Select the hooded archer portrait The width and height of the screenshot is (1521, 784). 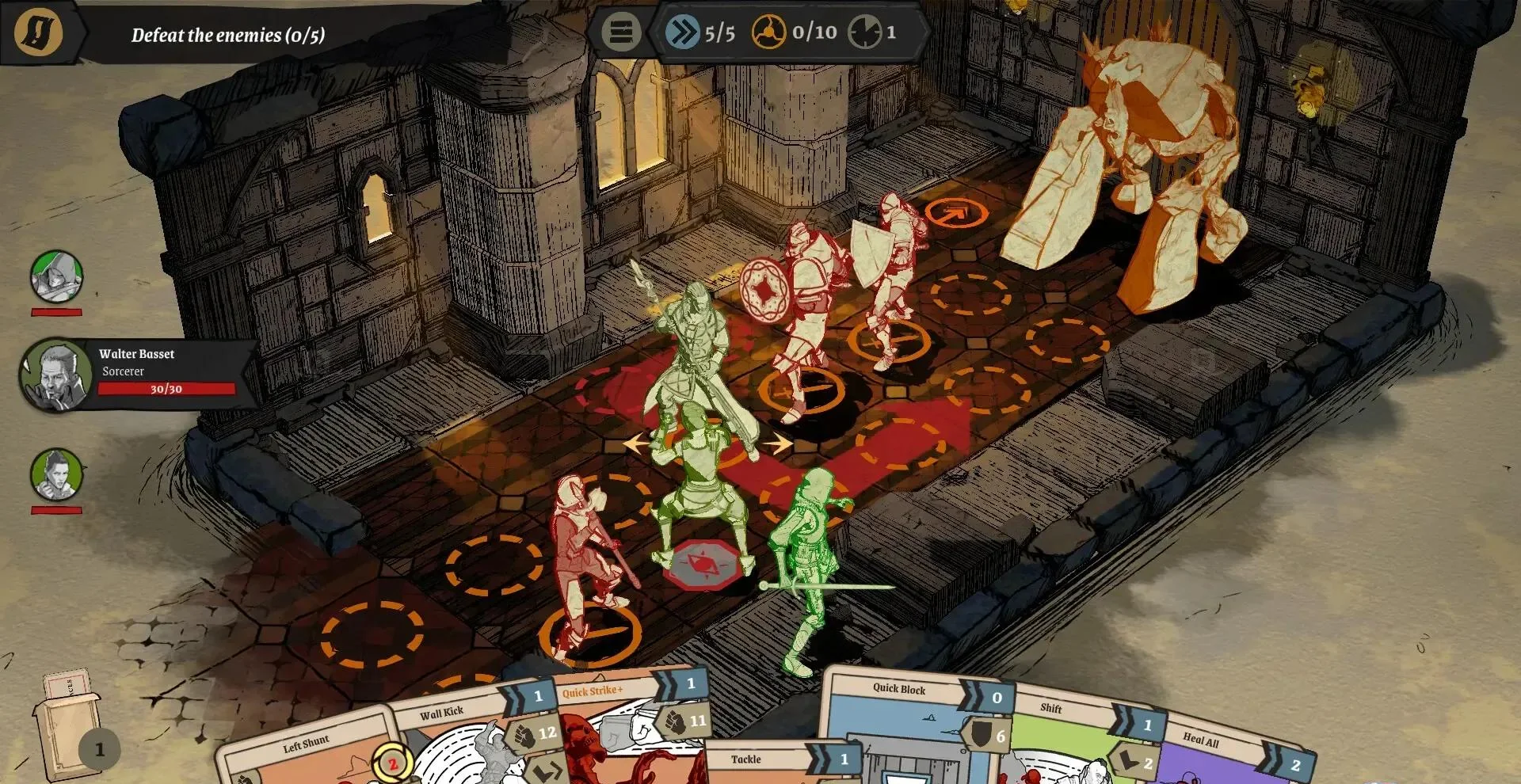click(56, 276)
